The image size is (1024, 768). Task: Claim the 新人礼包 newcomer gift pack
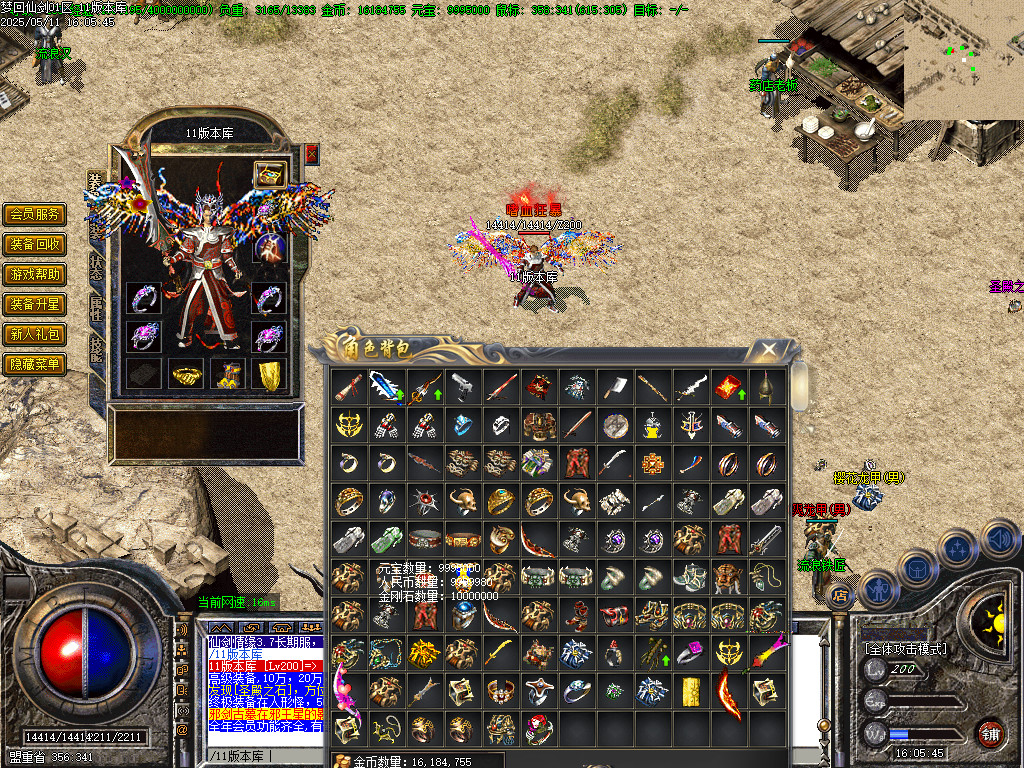click(35, 334)
